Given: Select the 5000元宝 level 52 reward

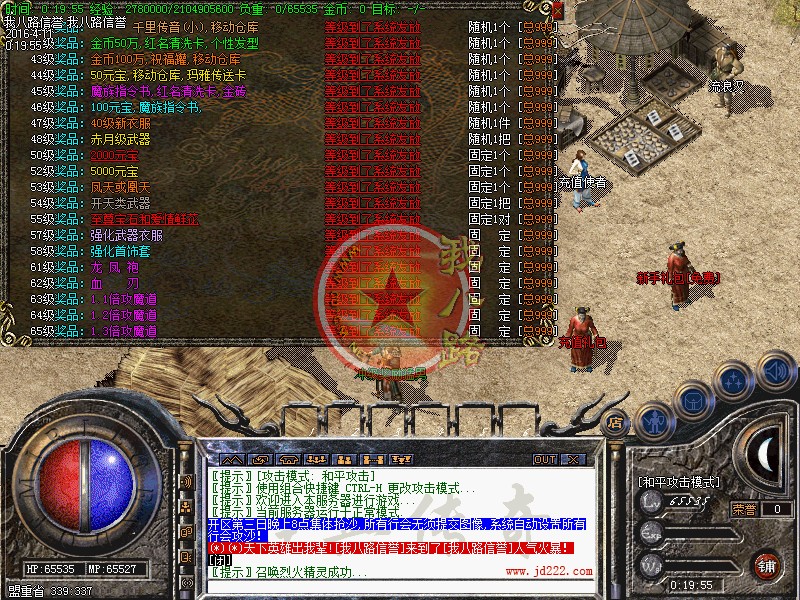Looking at the screenshot, I should (x=114, y=171).
